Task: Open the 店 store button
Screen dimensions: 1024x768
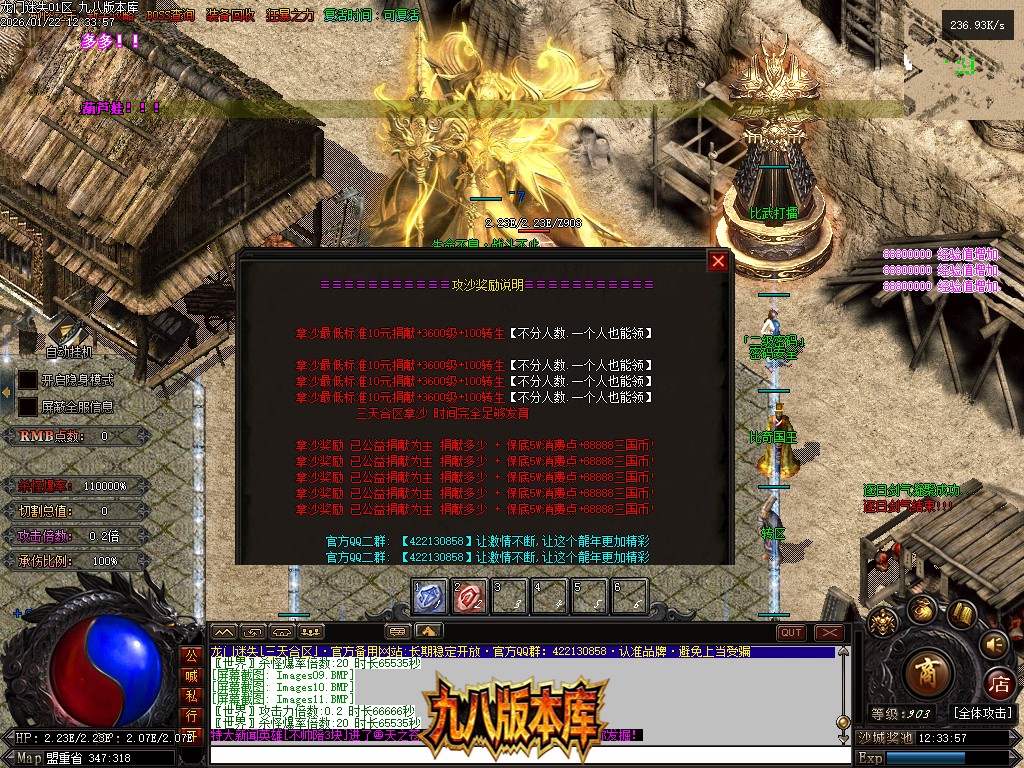Action: [x=997, y=685]
